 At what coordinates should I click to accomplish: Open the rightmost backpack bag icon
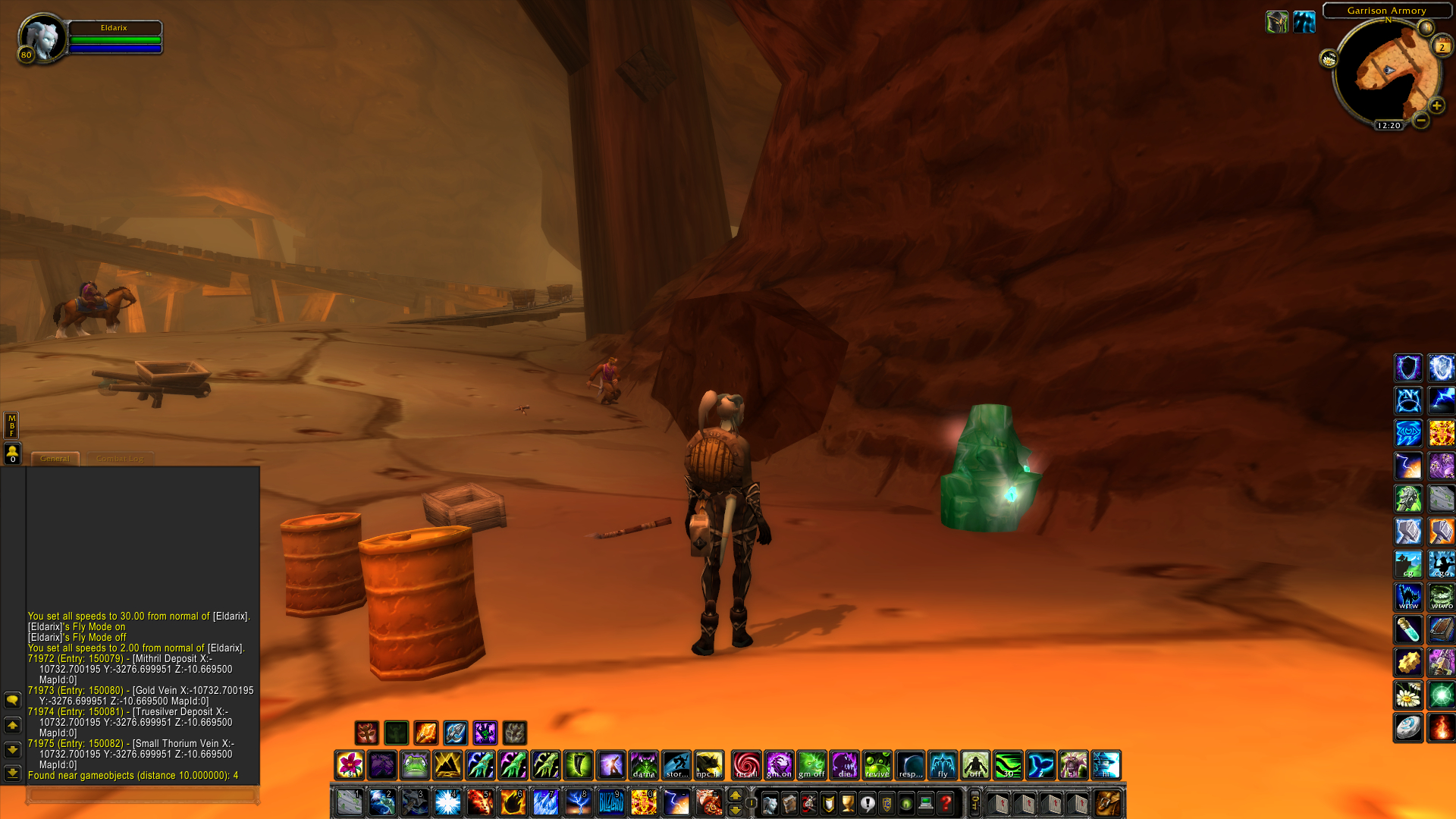pyautogui.click(x=1109, y=802)
